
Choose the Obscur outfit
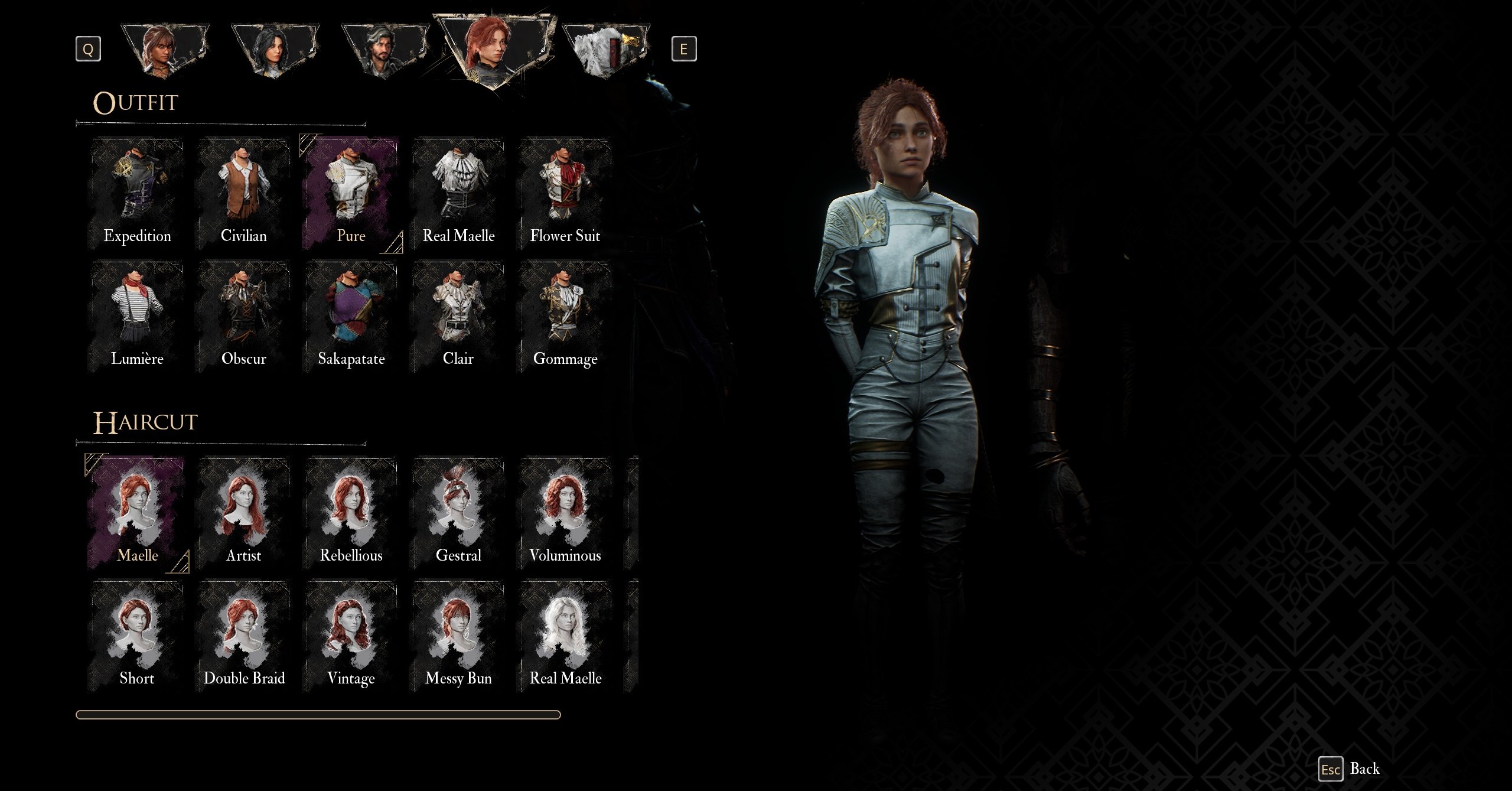(244, 315)
